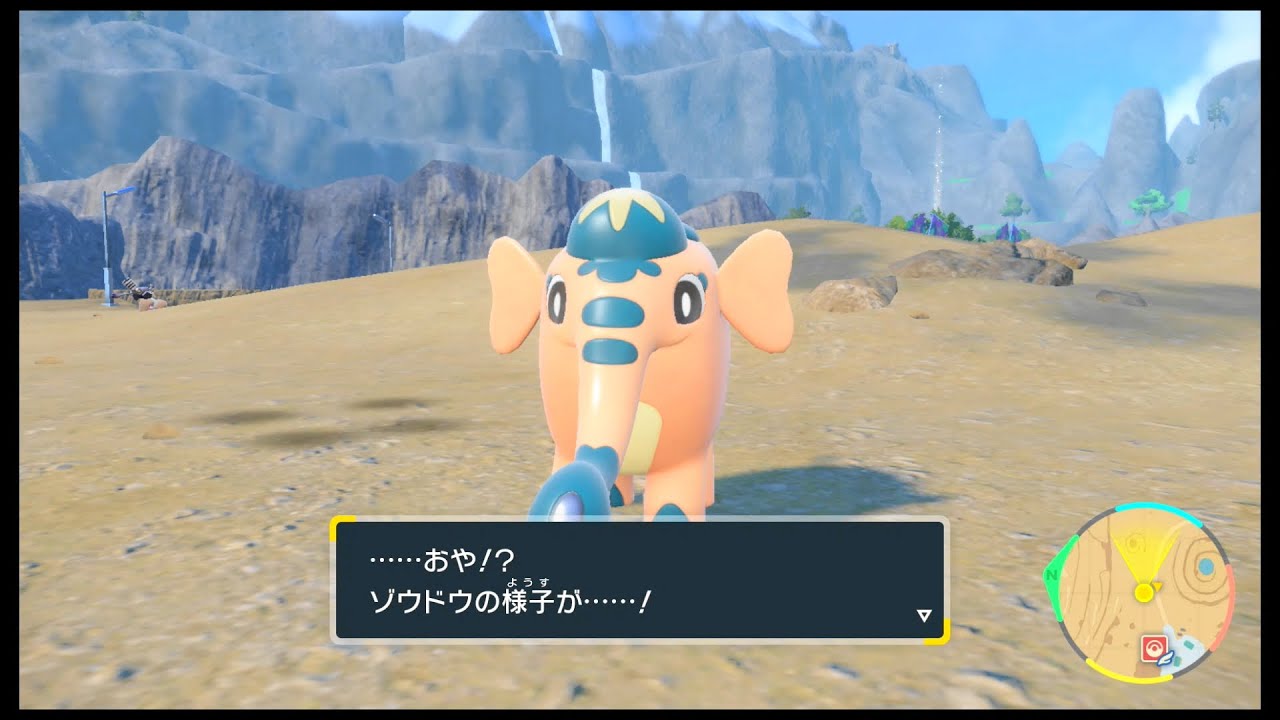Click the yellow arc at minimap bottom

1130,678
